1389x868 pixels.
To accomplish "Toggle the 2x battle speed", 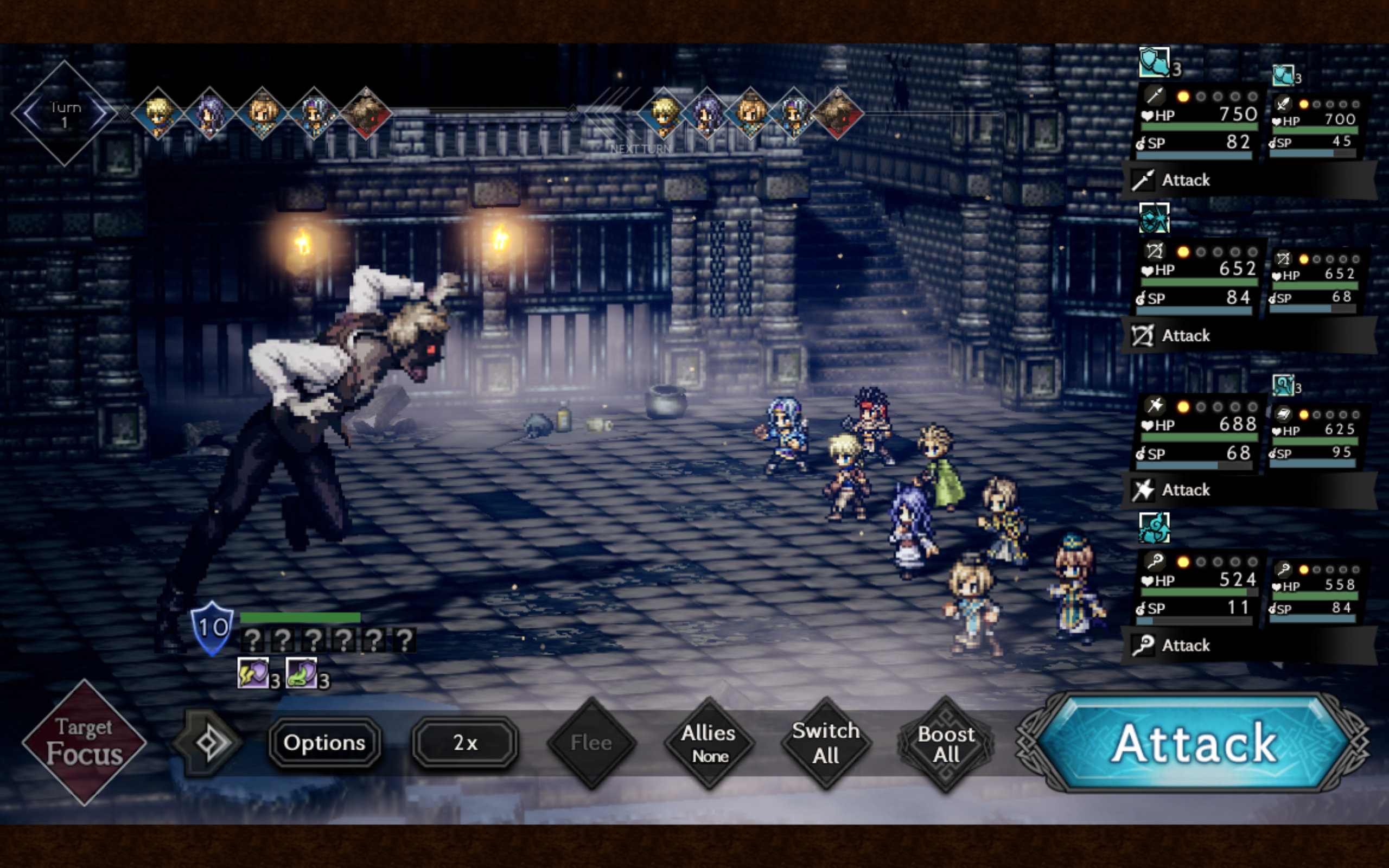I will (465, 743).
